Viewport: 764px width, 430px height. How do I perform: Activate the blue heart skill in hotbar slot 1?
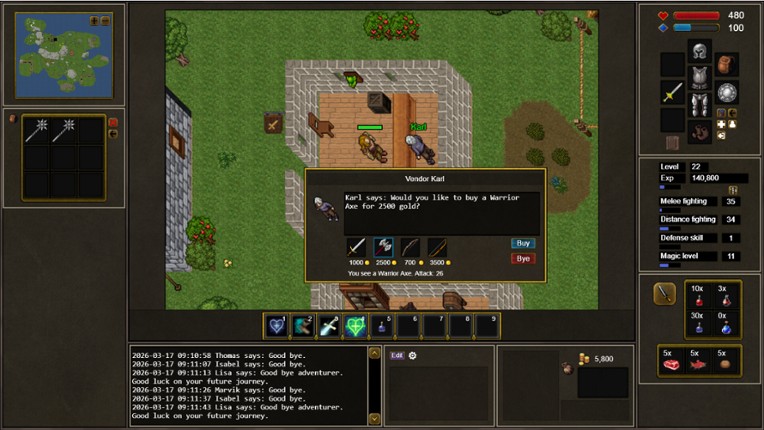pyautogui.click(x=276, y=325)
